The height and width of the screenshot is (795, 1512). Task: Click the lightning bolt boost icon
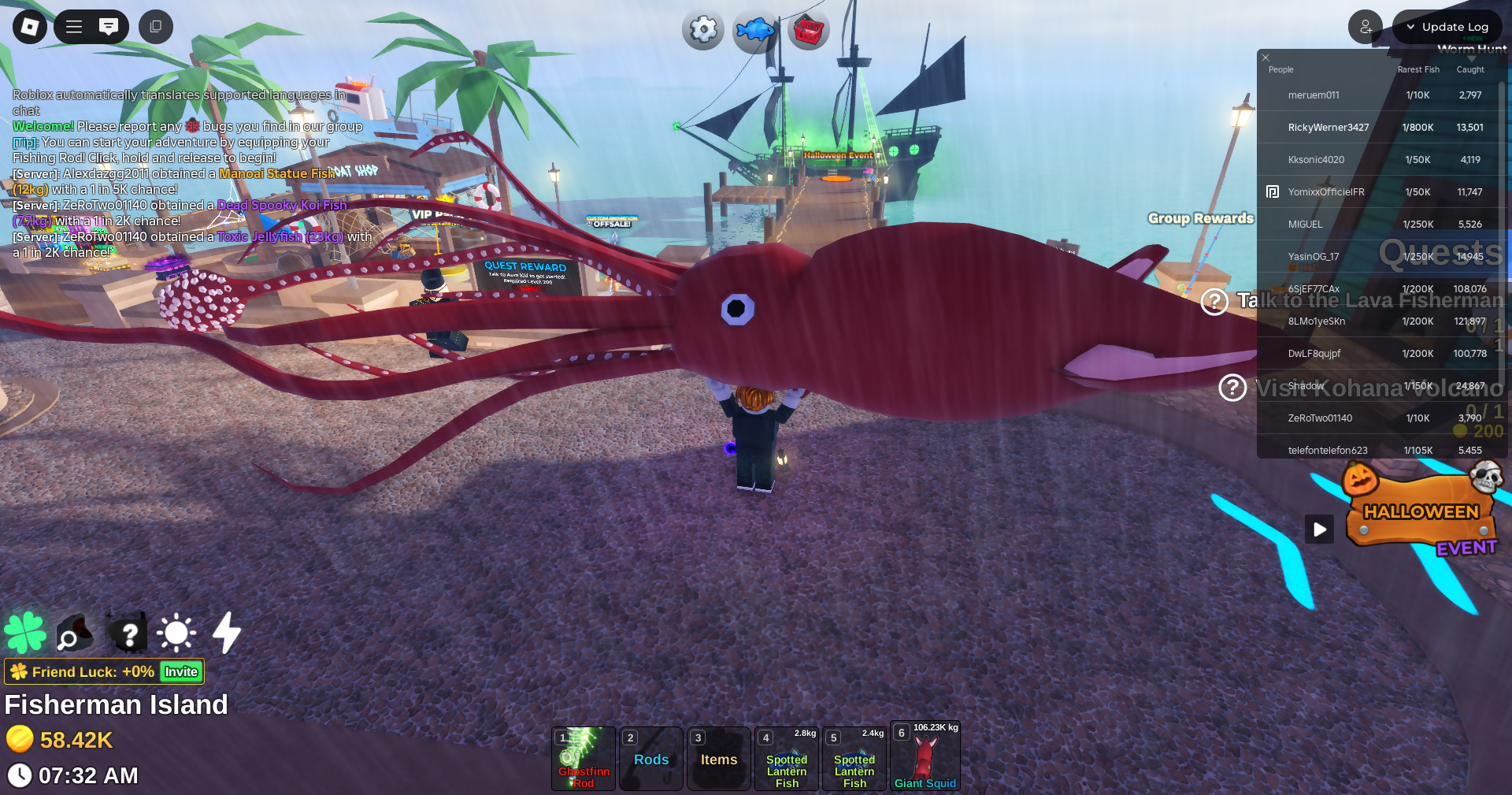pos(227,633)
